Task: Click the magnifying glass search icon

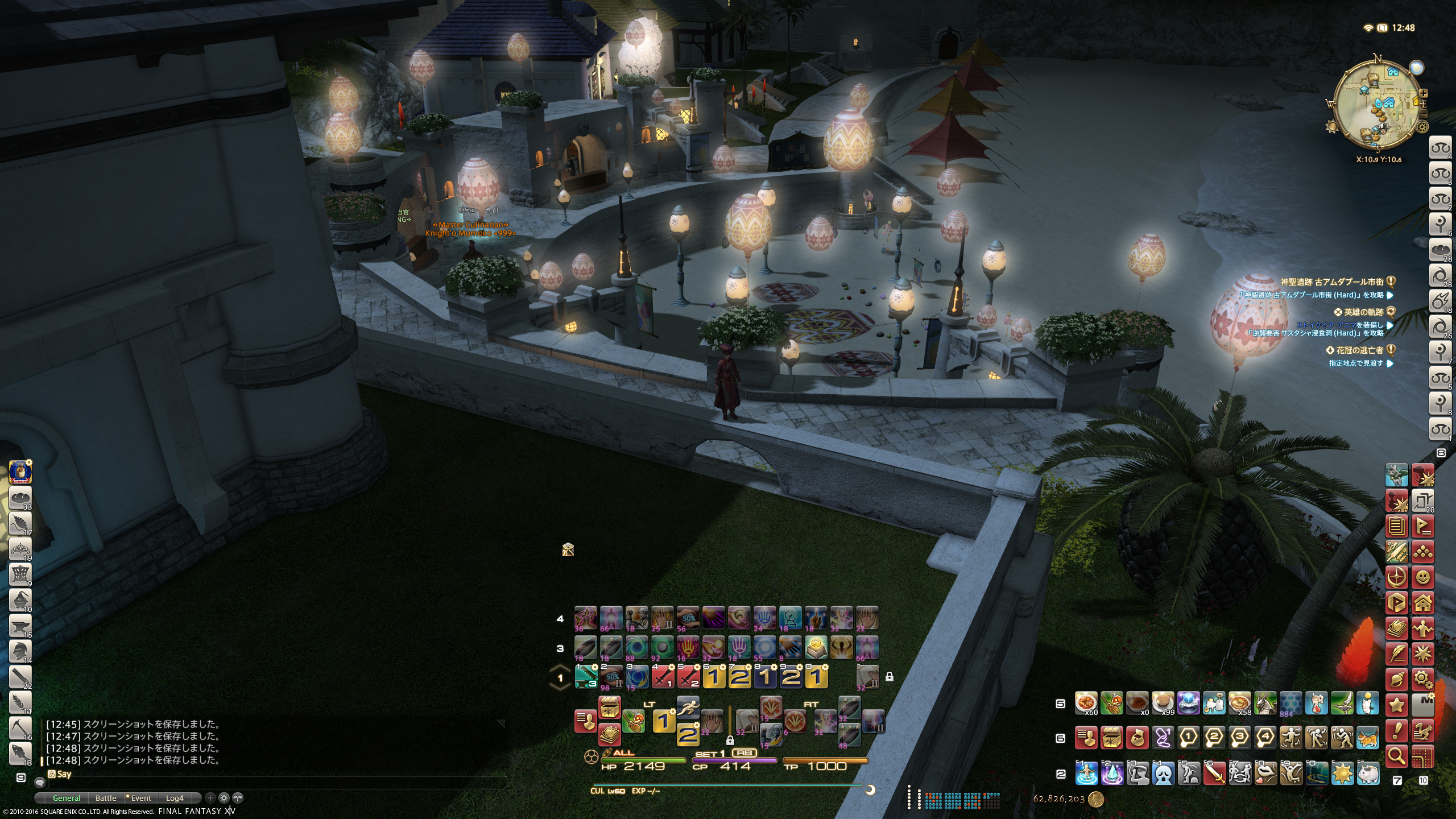Action: coord(1397,755)
